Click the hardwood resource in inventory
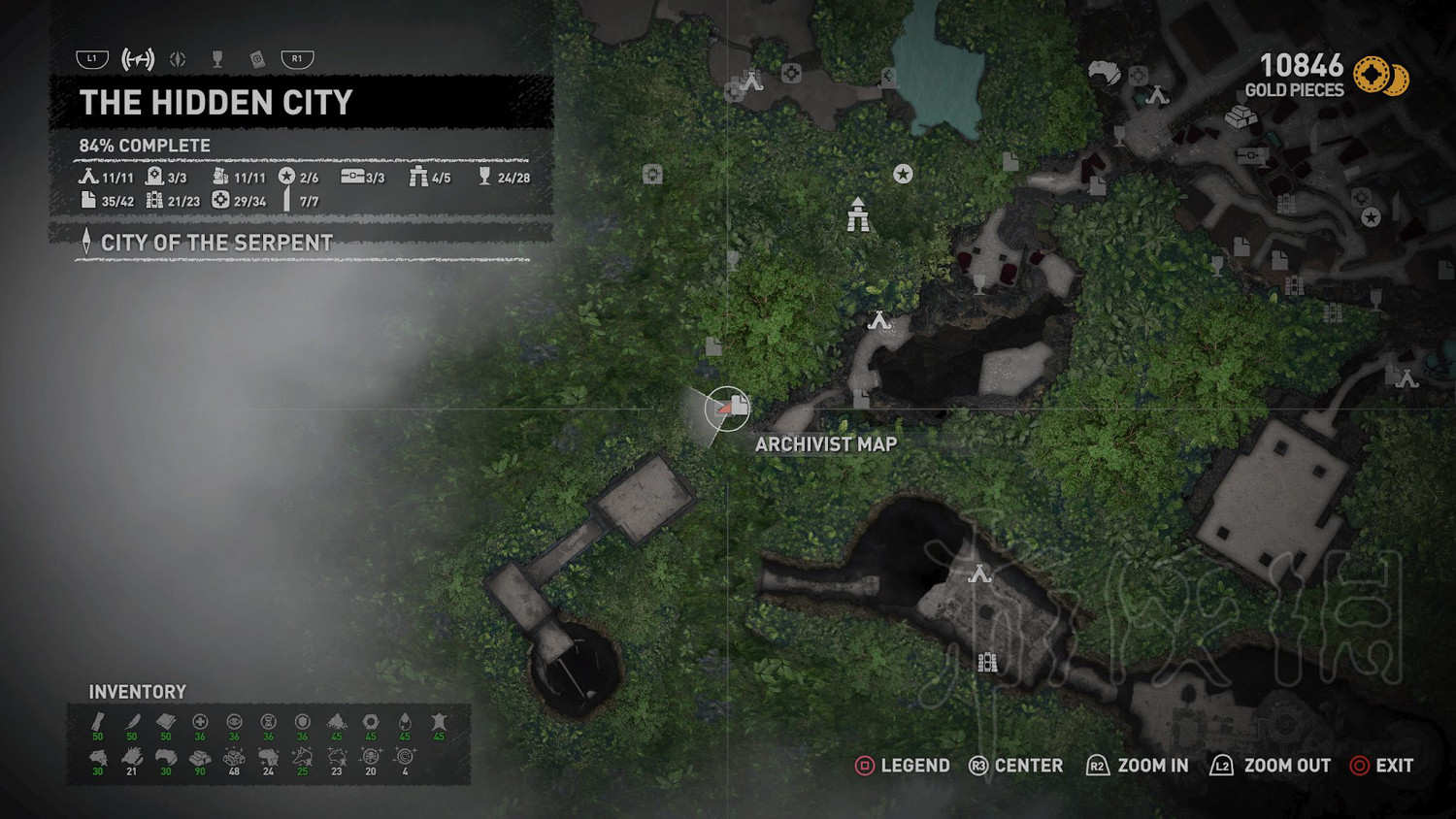 tap(98, 722)
